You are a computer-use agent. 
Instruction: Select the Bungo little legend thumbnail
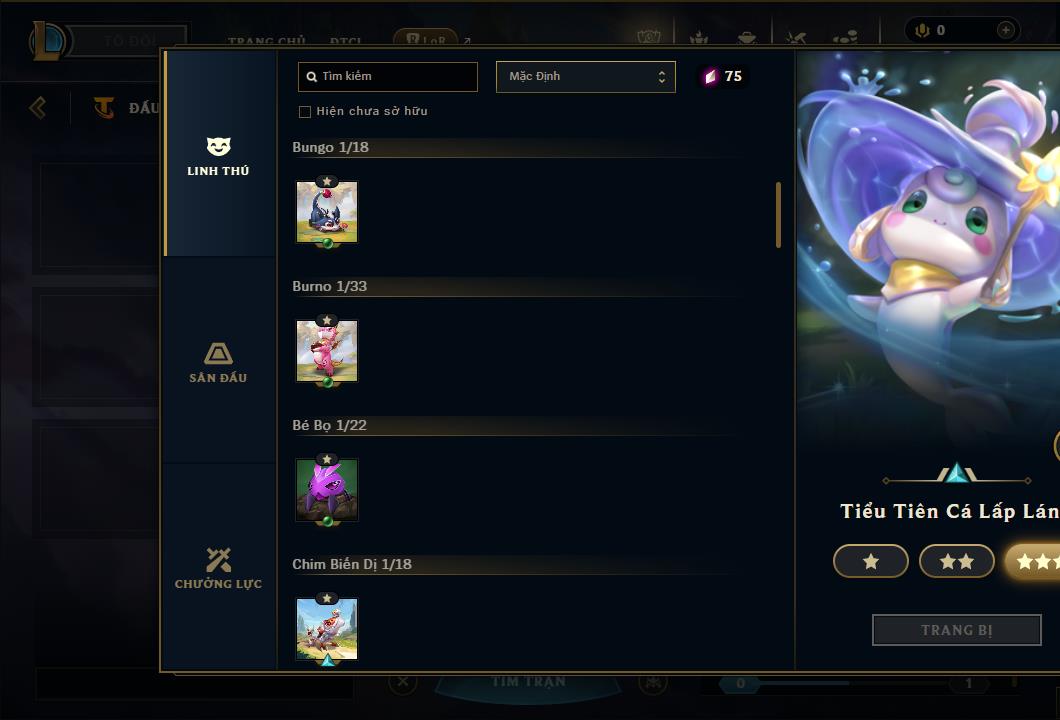pos(327,212)
